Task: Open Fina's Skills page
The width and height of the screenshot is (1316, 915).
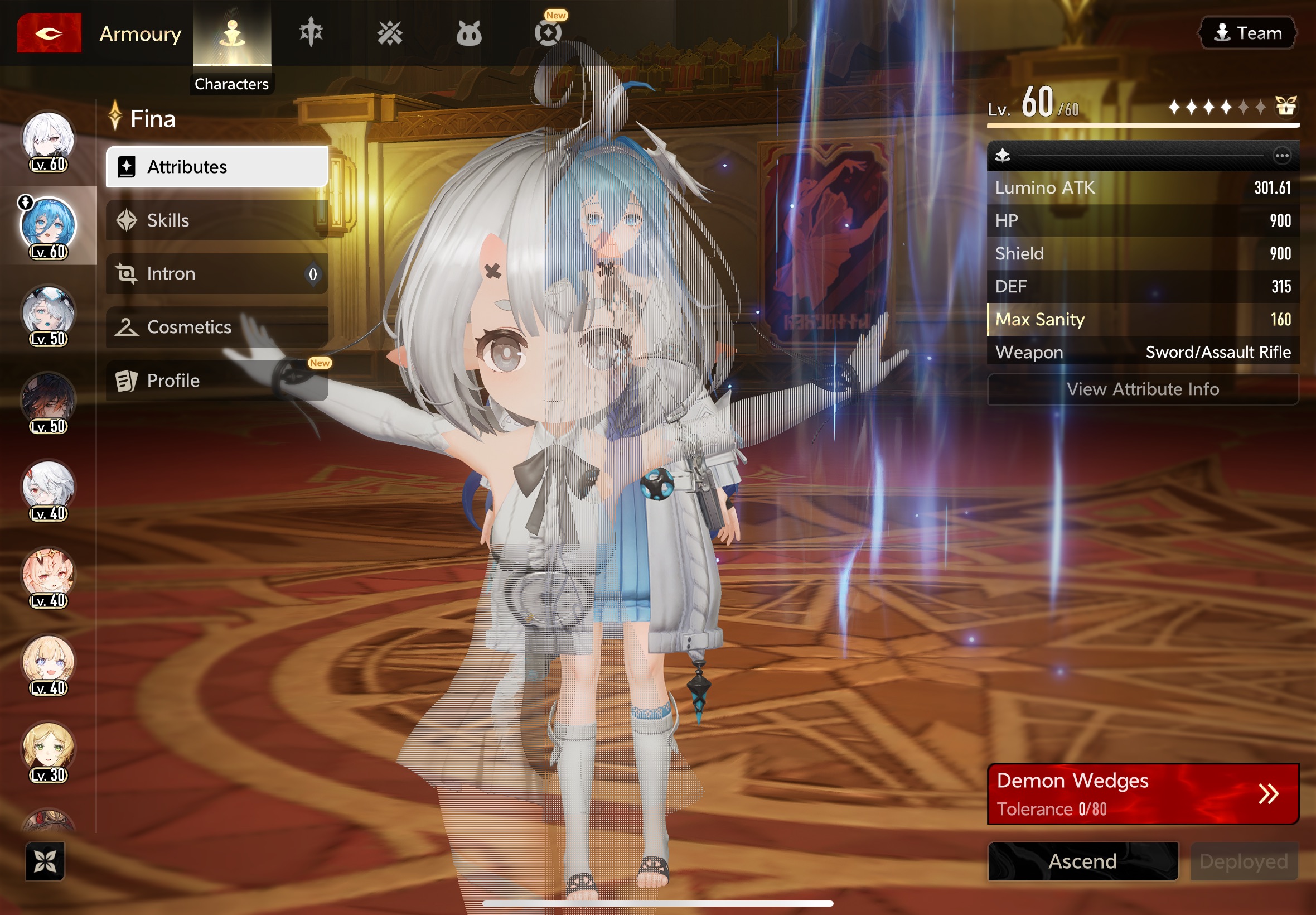Action: [217, 220]
